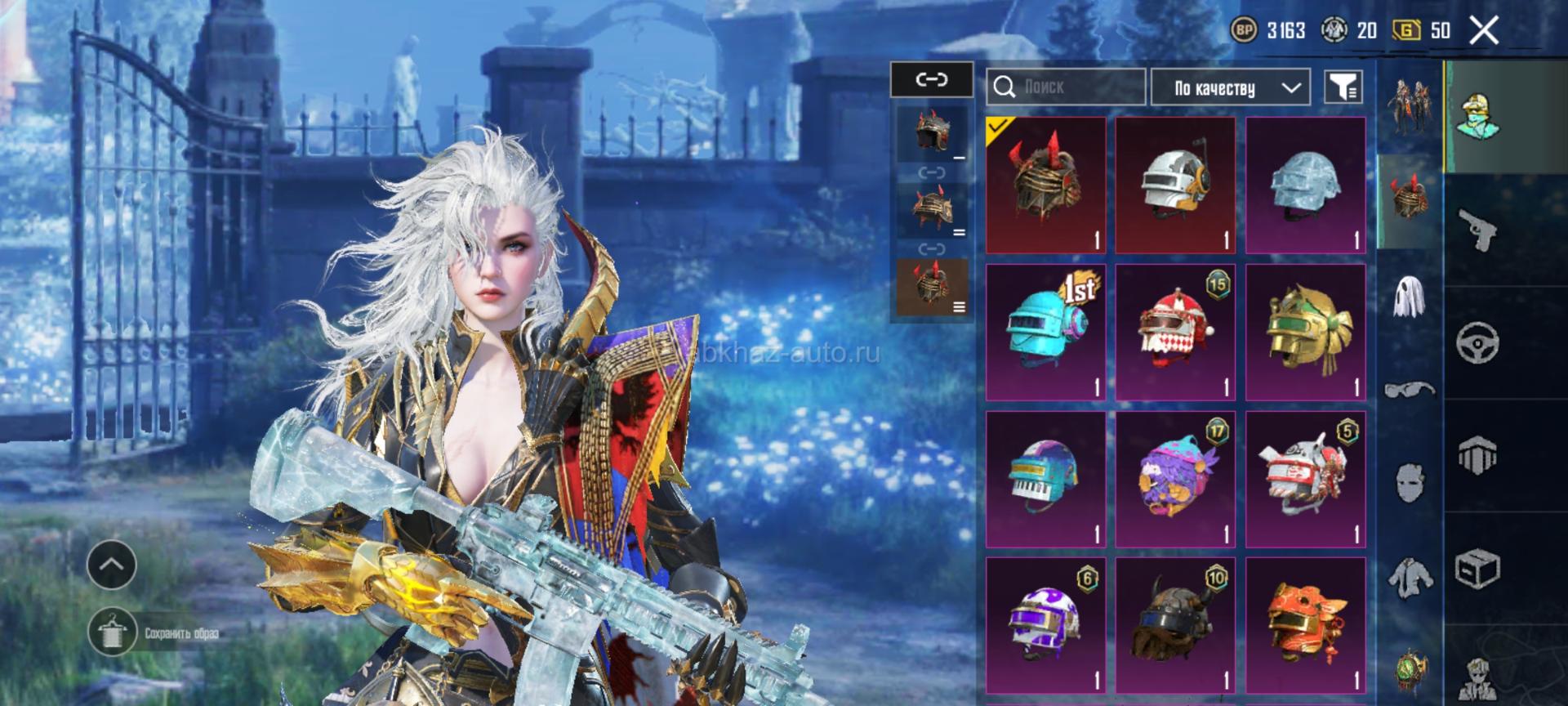Switch to the ghost icon subcategory
1568x706 pixels.
tap(1409, 296)
